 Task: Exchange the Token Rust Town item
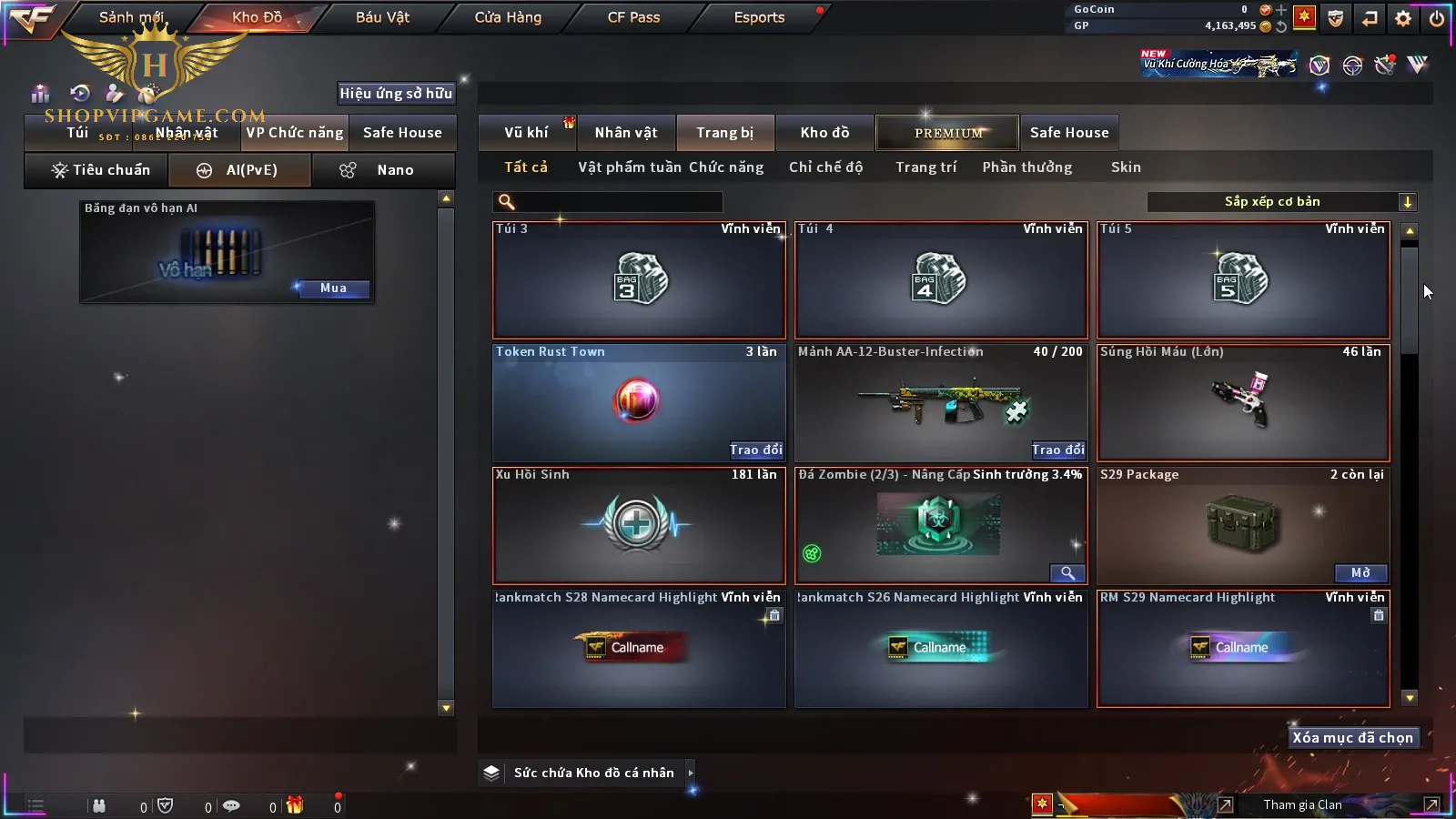755,450
